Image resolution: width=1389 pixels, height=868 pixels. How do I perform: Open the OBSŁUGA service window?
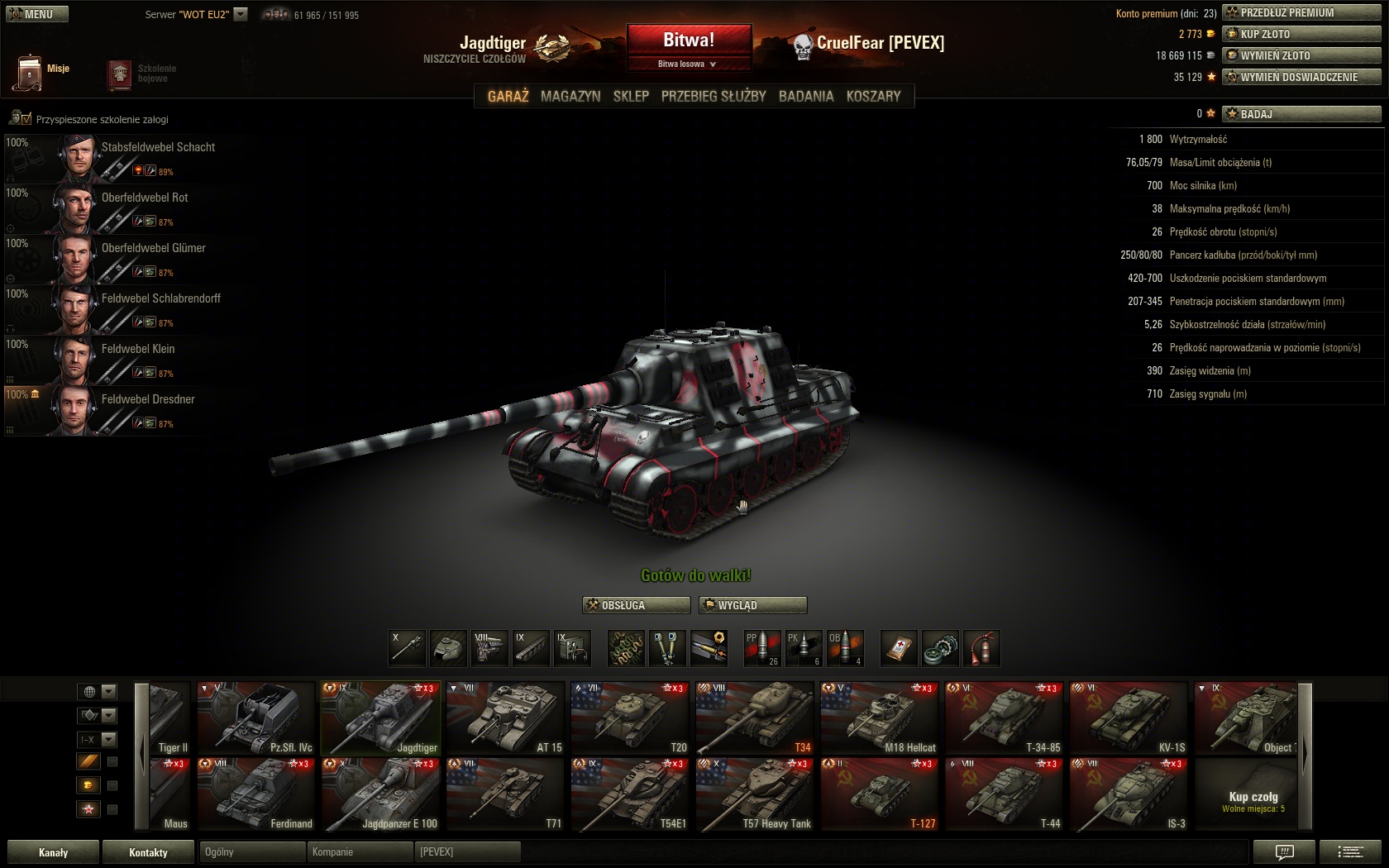coord(636,605)
